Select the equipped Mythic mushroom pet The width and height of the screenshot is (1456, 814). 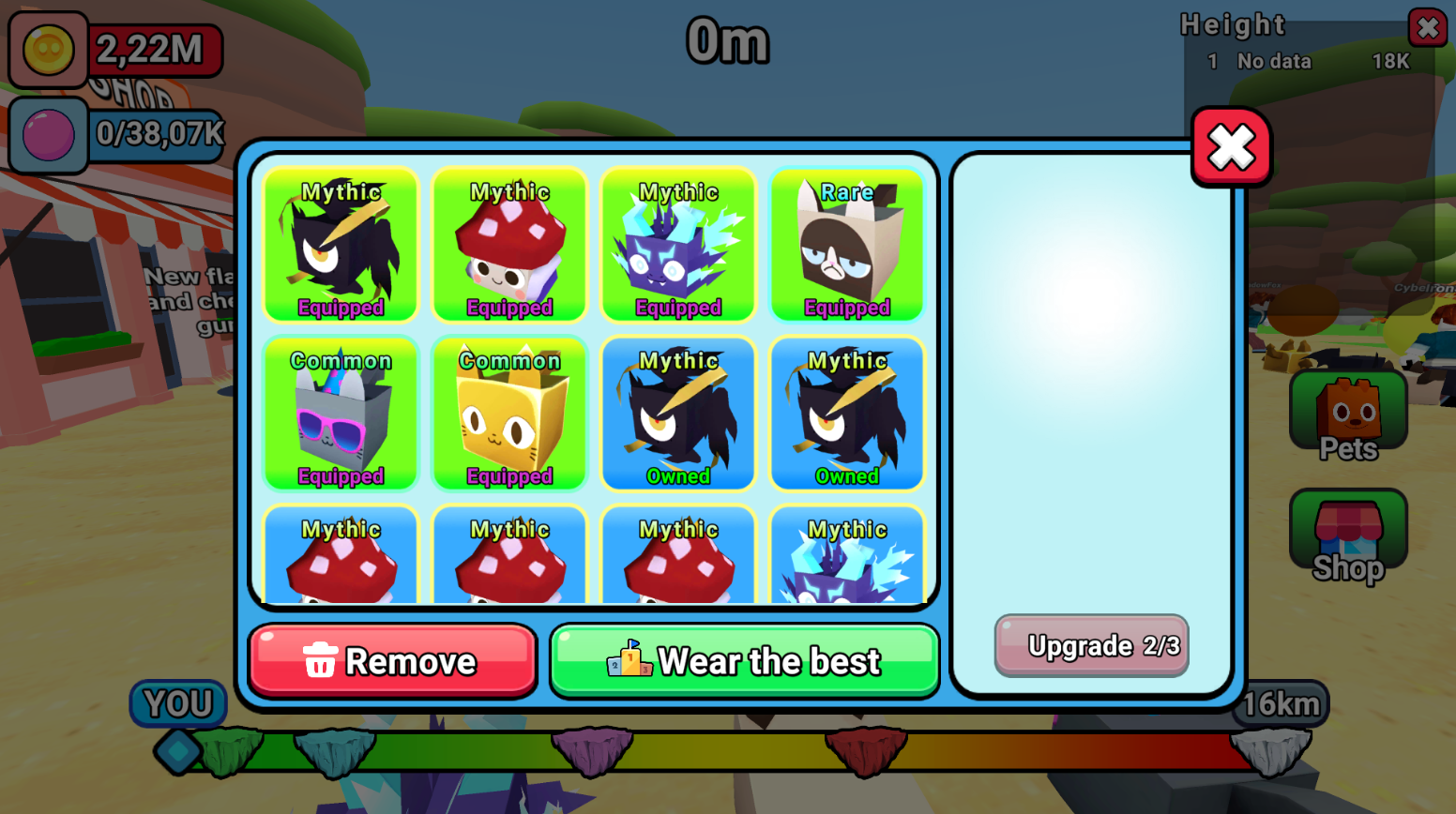(509, 246)
